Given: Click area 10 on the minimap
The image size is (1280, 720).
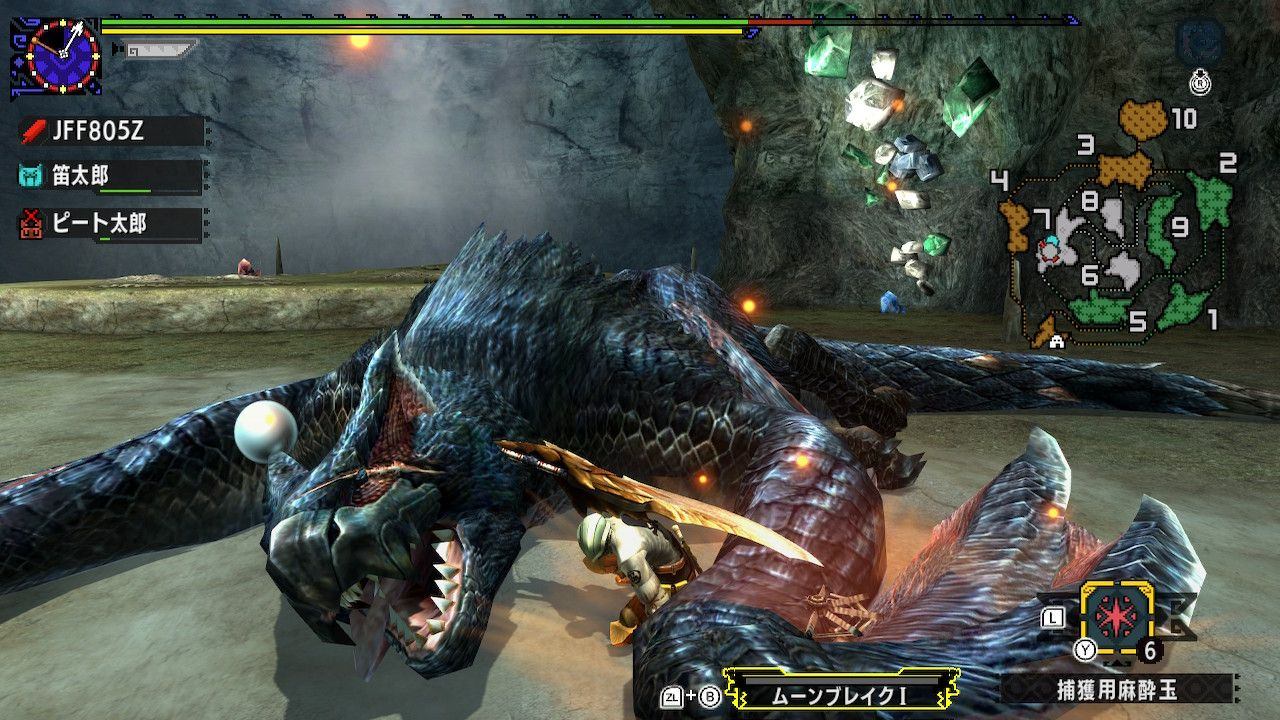Looking at the screenshot, I should pos(1145,119).
